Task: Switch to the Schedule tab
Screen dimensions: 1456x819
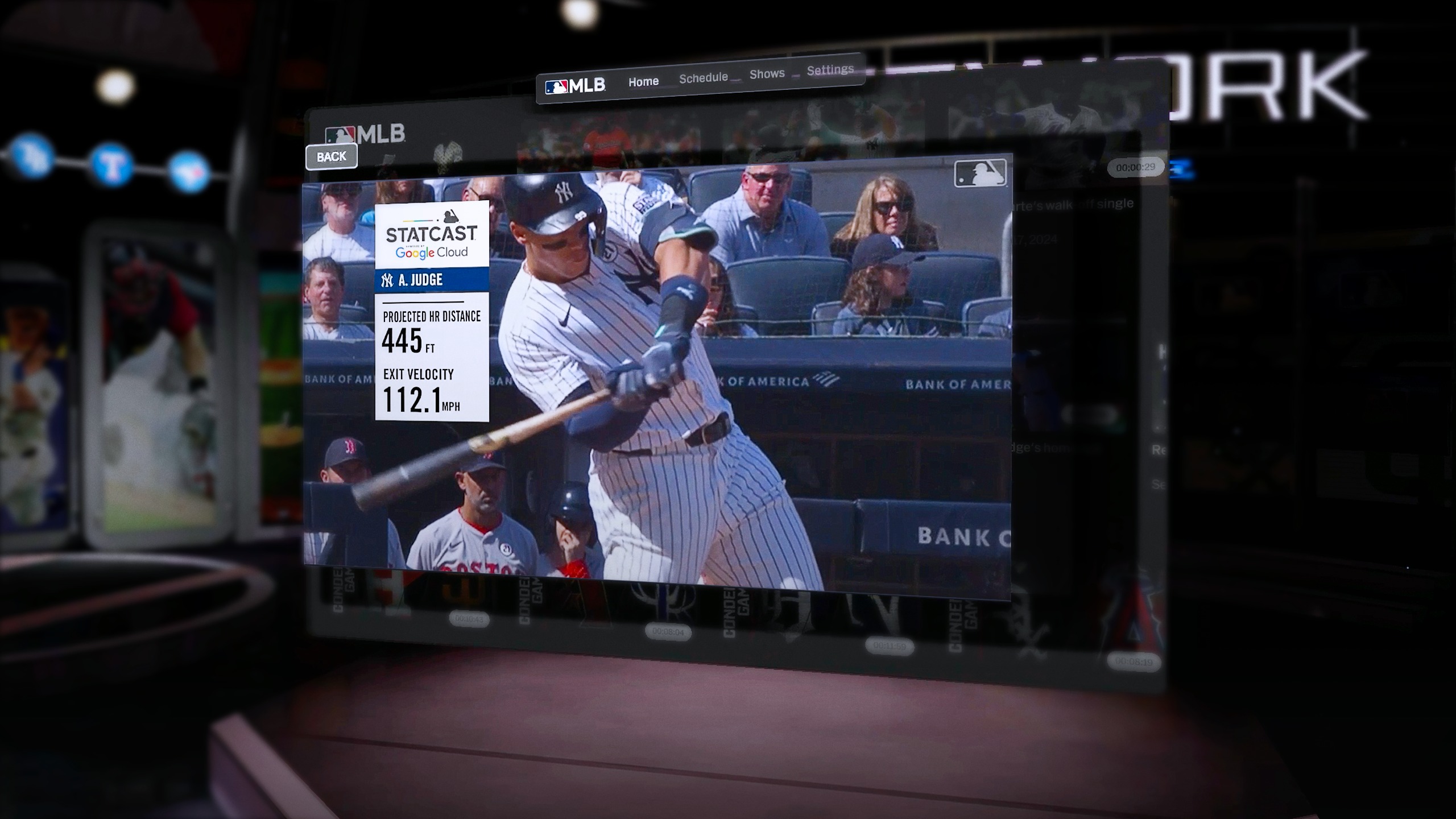Action: pyautogui.click(x=703, y=78)
